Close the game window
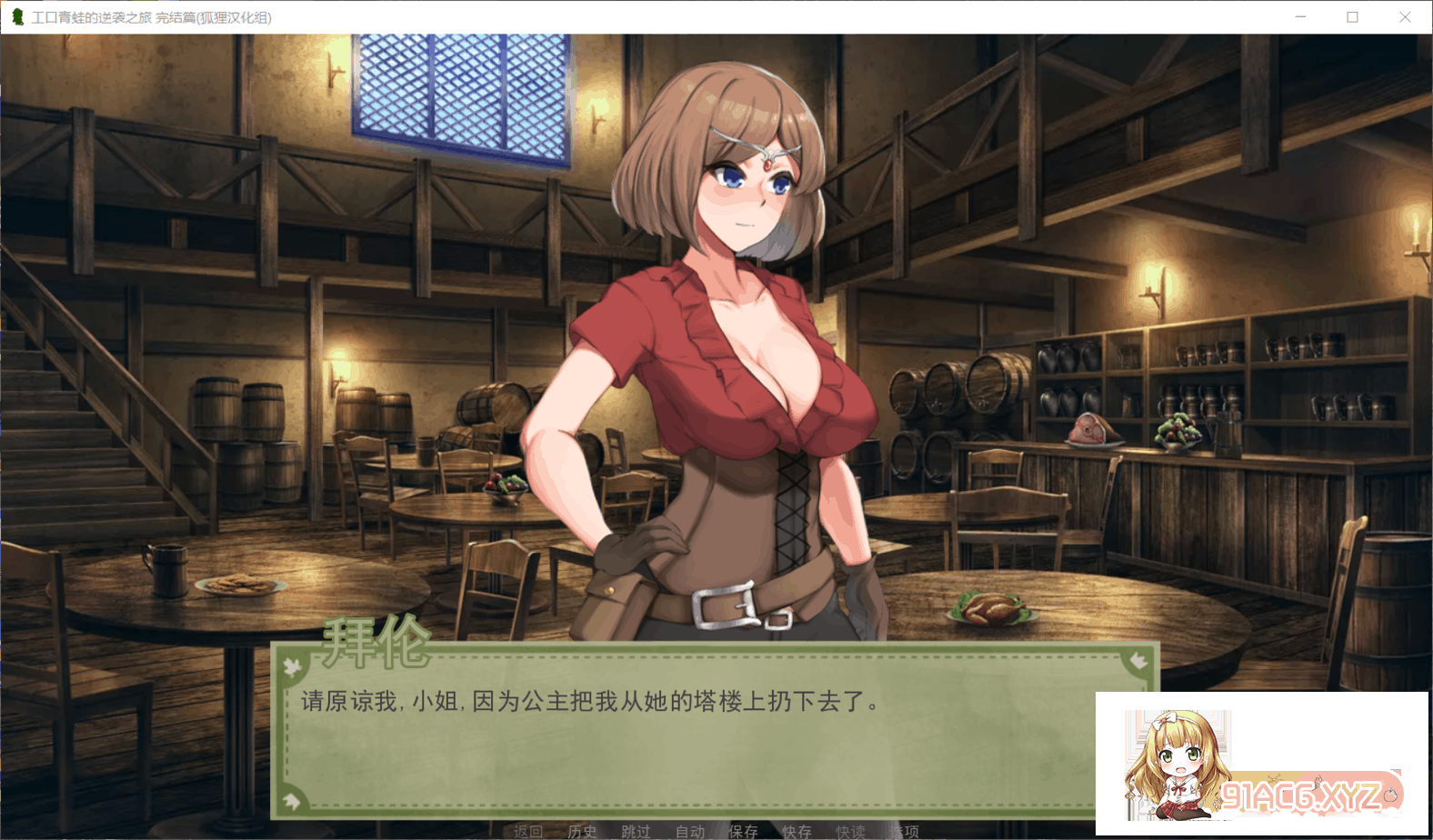The image size is (1433, 840). click(x=1405, y=17)
